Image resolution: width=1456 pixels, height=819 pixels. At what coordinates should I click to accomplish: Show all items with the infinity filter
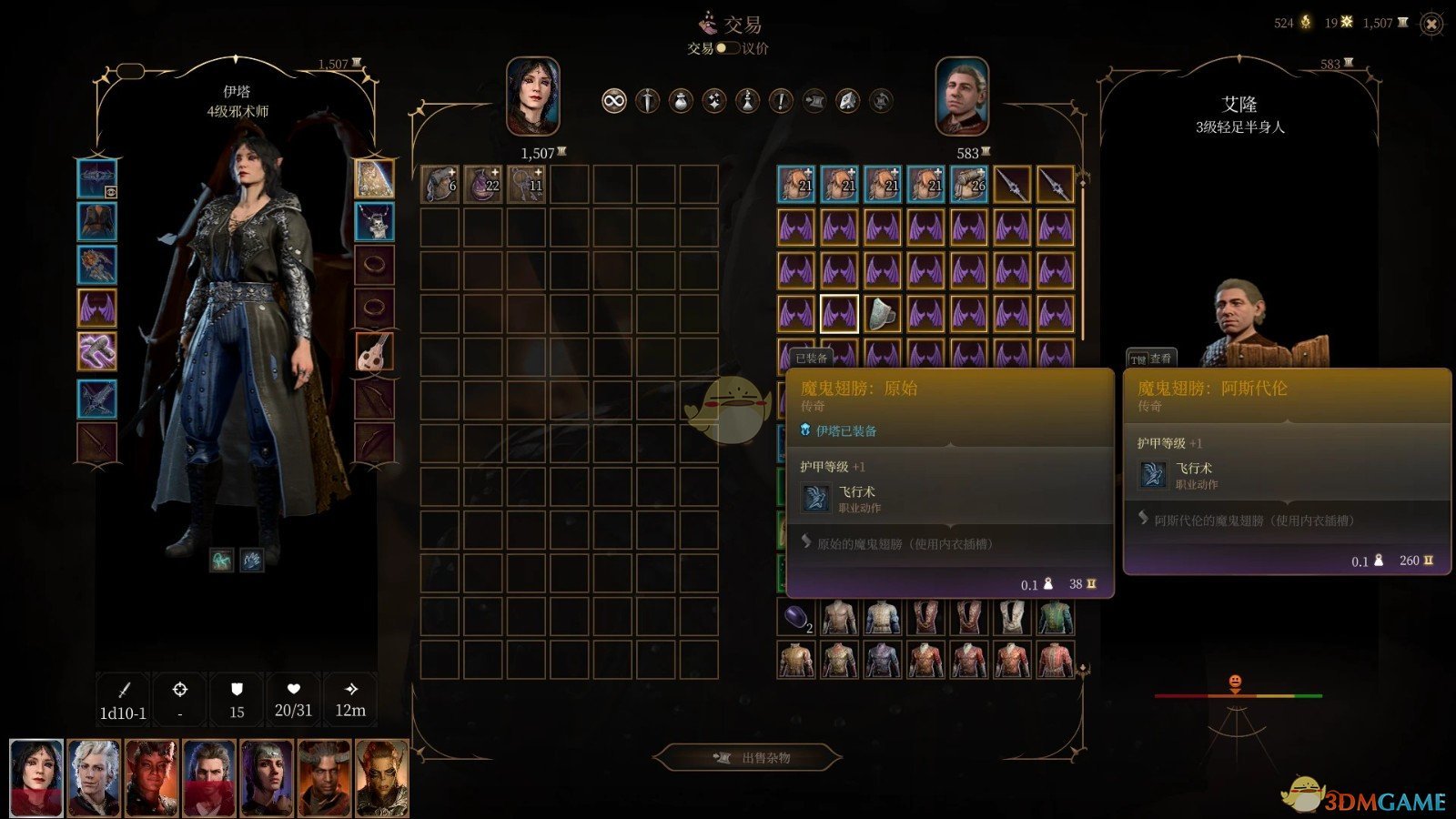614,101
